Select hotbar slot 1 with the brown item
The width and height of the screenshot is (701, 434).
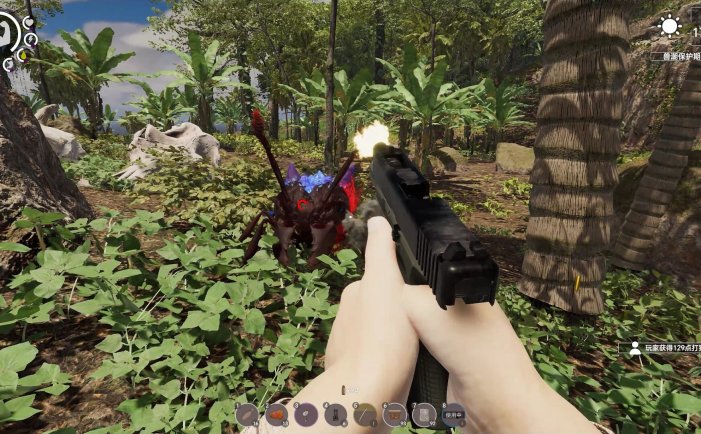(x=248, y=414)
